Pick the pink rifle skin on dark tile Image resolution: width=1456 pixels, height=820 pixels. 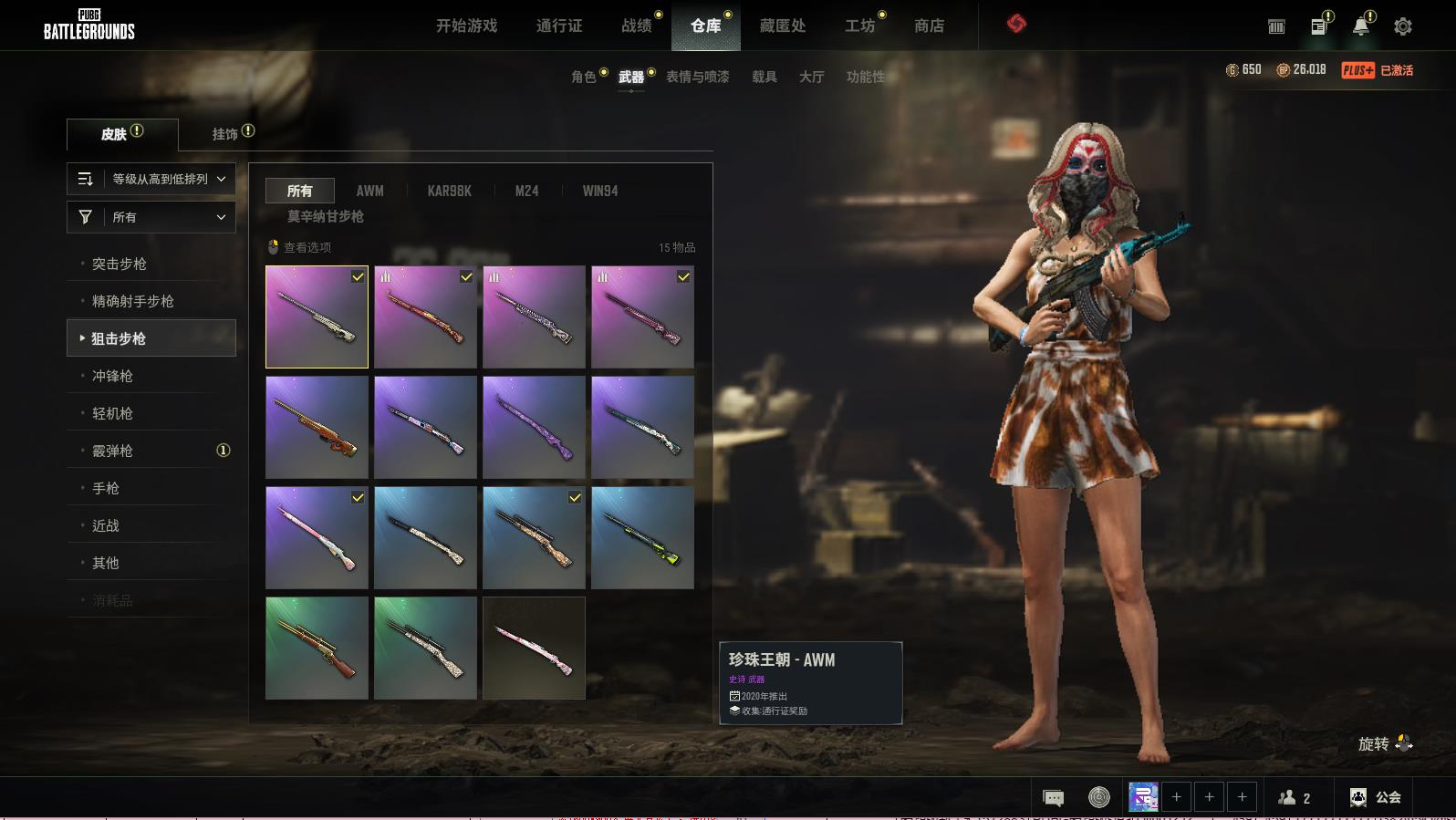coord(534,648)
